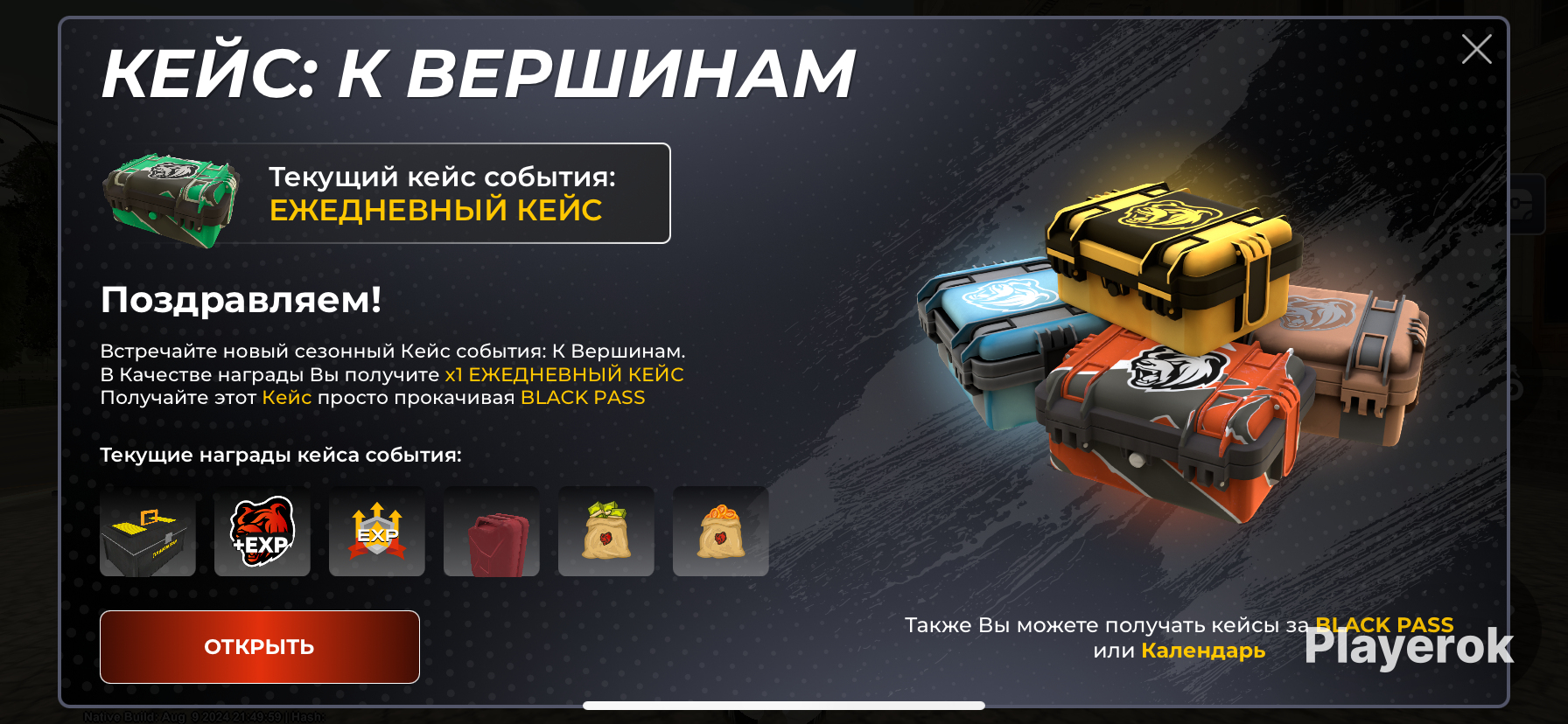Select the money bag with green cash
Screen dimensions: 1568x724
[x=606, y=532]
